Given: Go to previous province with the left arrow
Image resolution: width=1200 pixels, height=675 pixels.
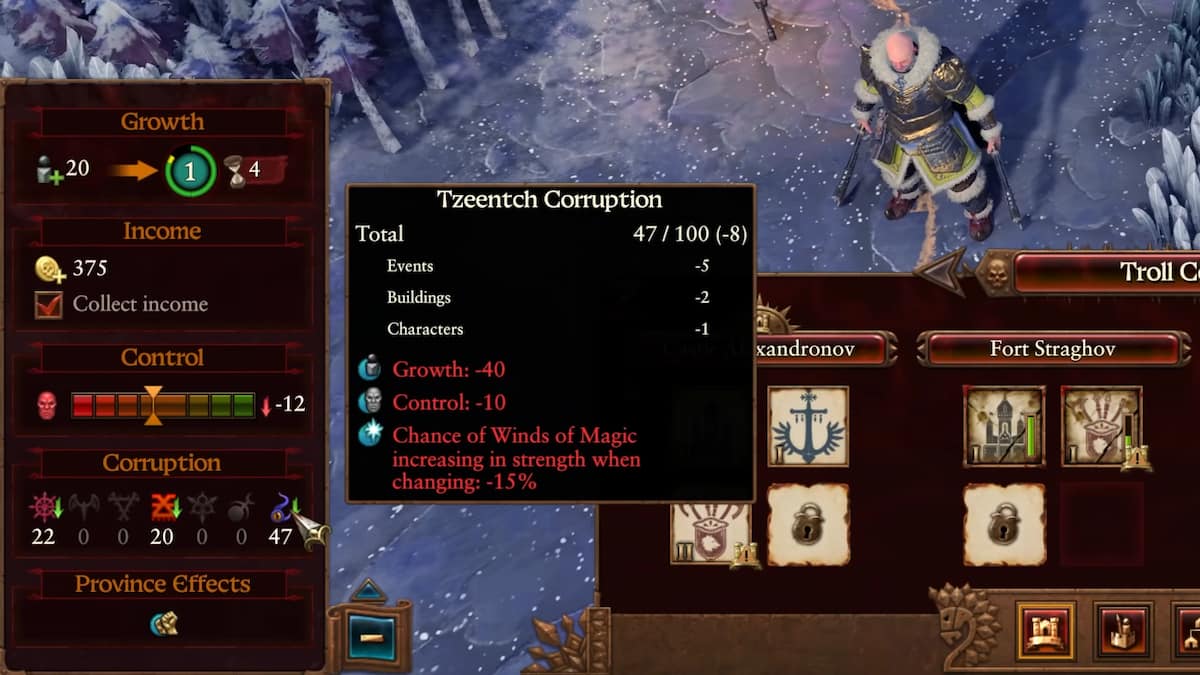Looking at the screenshot, I should (x=940, y=271).
